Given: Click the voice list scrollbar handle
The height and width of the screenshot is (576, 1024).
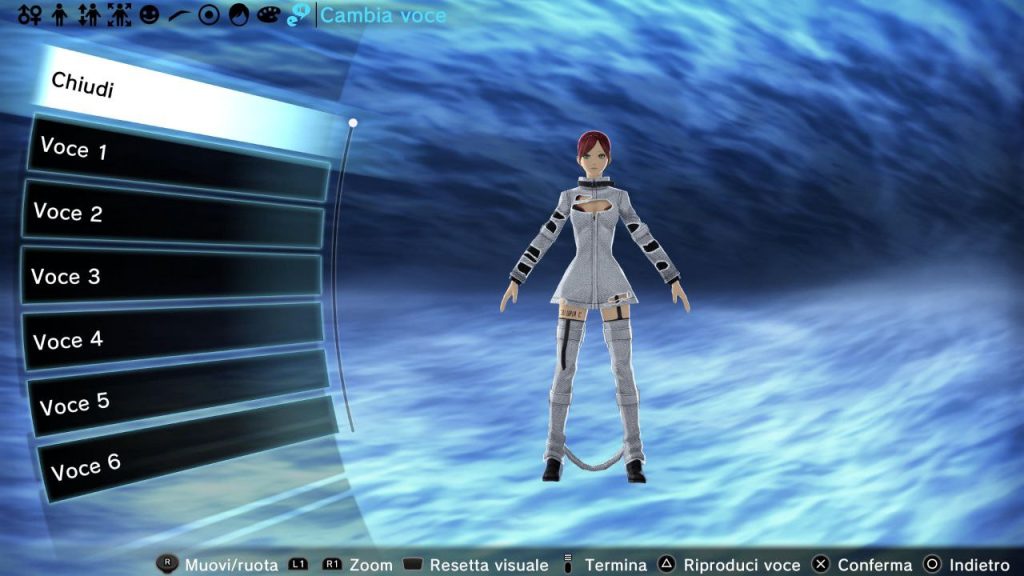Looking at the screenshot, I should point(353,123).
